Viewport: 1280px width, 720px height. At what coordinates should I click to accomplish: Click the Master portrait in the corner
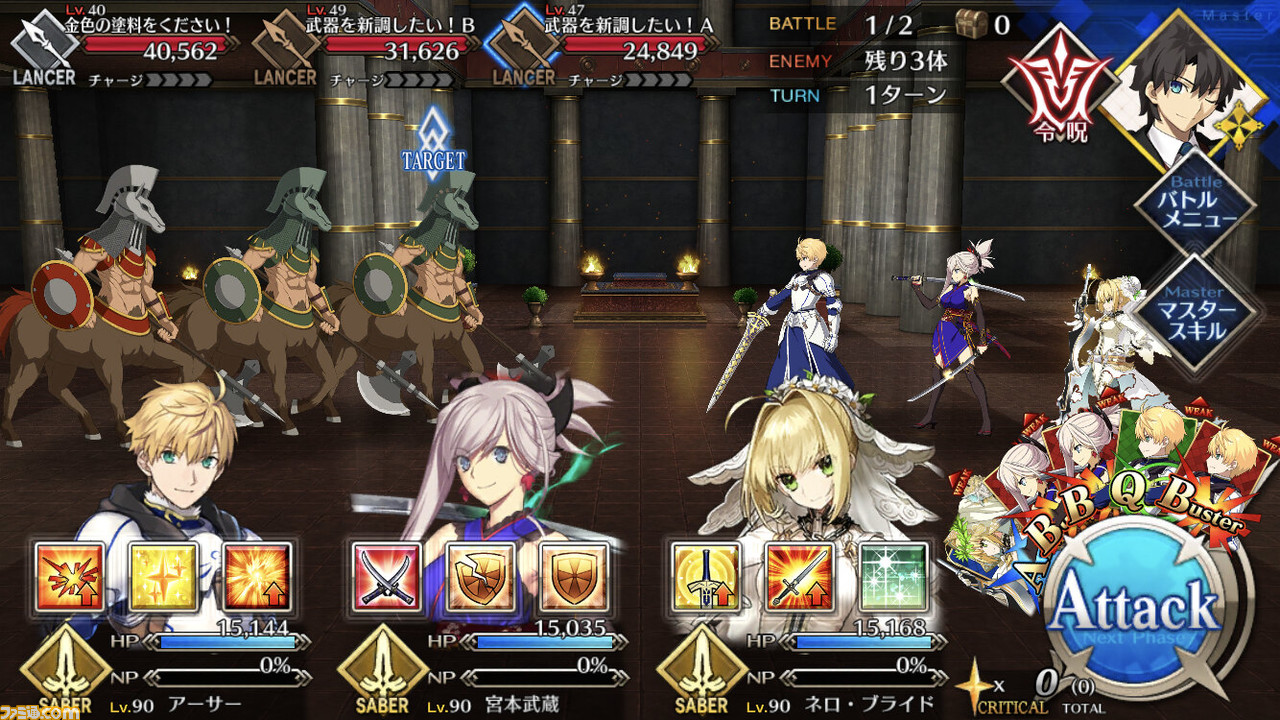[x=1180, y=85]
